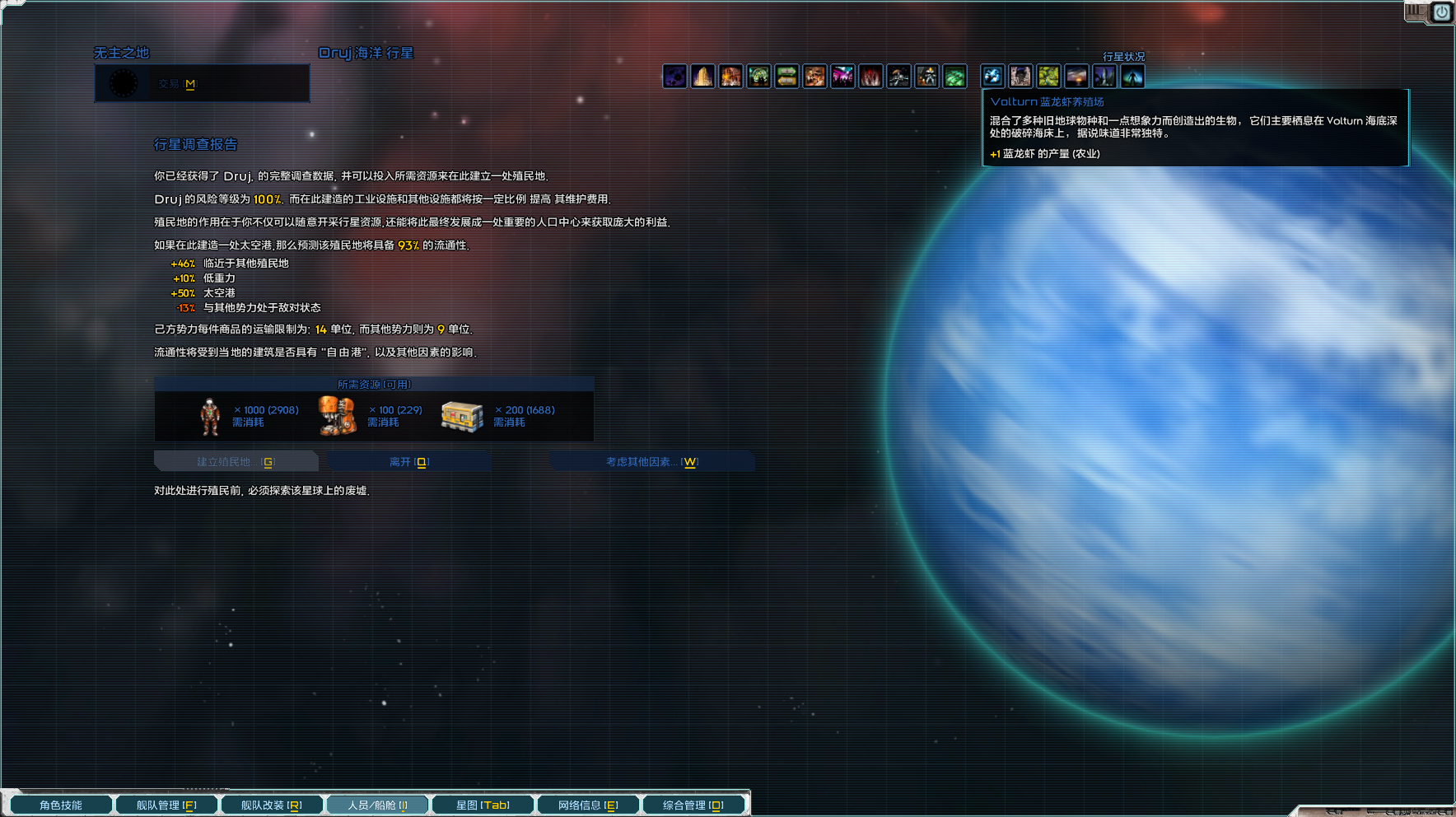Click the glowing humanoid planet condition icon

(x=1133, y=77)
